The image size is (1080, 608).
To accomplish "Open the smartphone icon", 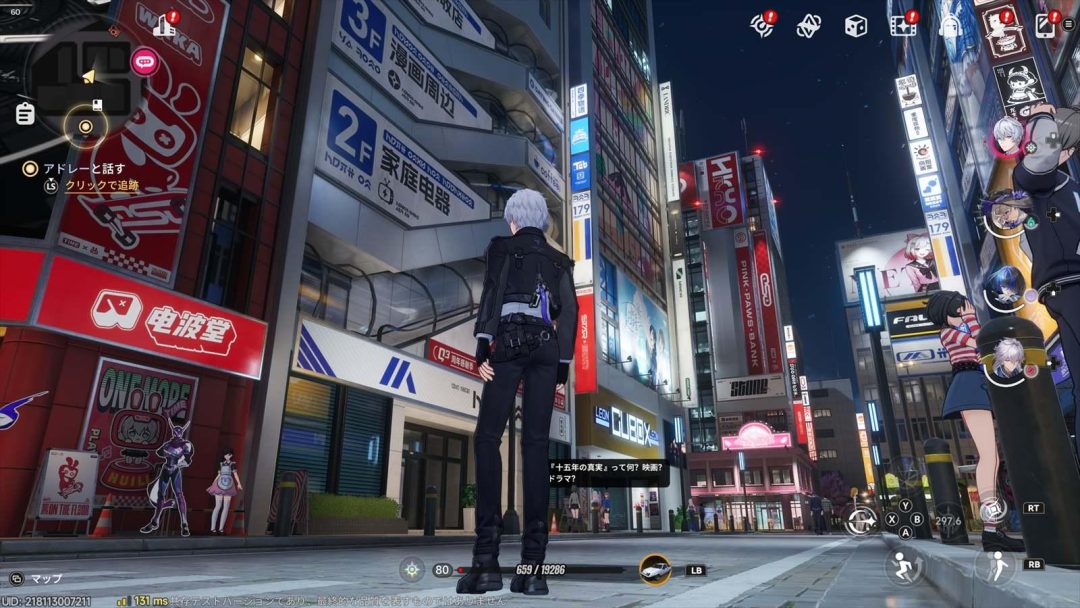I will (x=1045, y=26).
